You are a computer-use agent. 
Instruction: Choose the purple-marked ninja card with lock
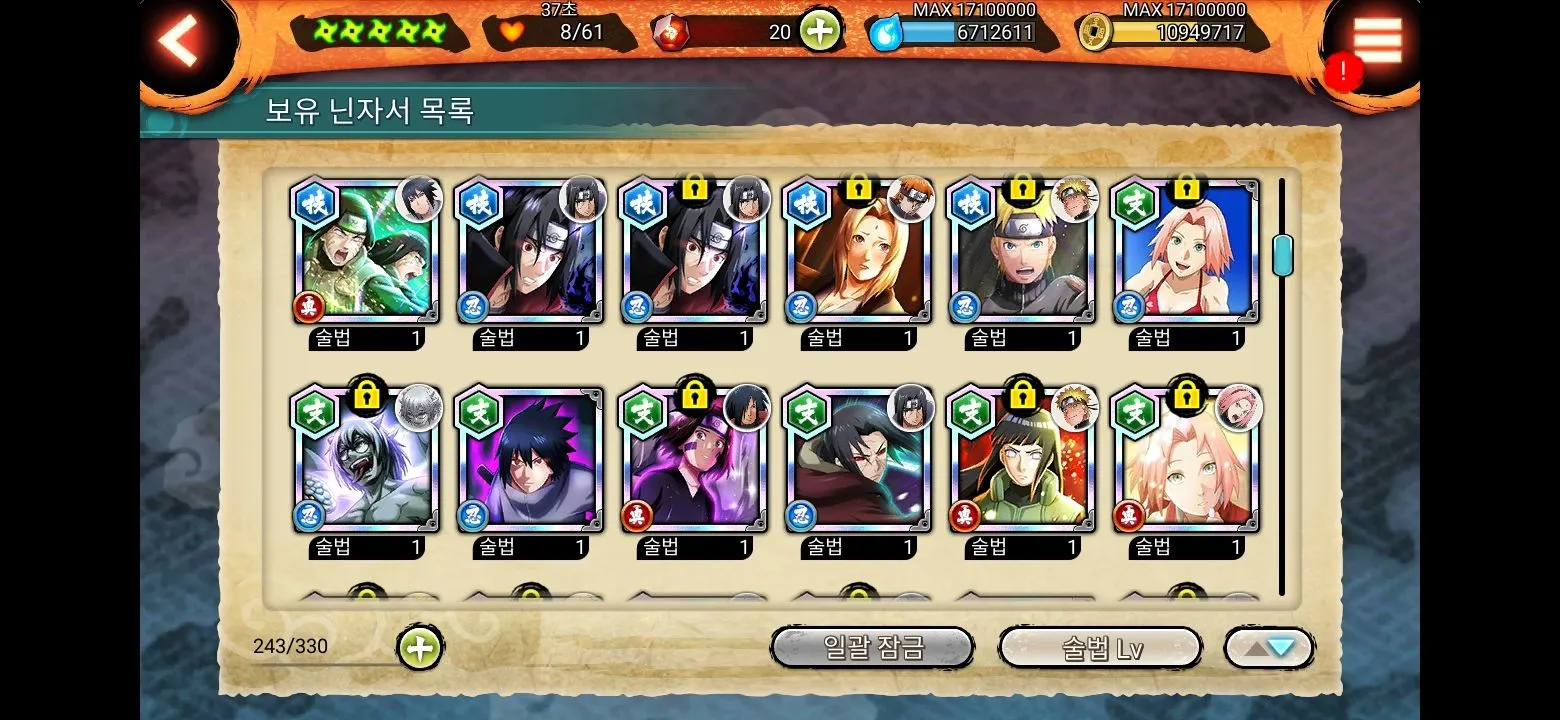tap(694, 460)
